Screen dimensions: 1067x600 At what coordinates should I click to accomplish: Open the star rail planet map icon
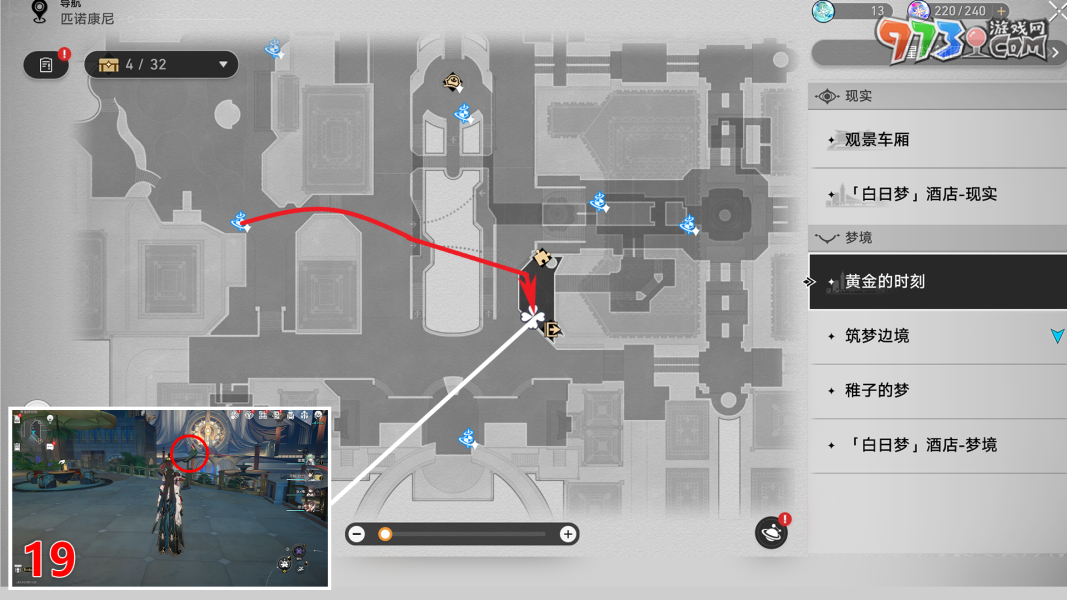pos(771,533)
